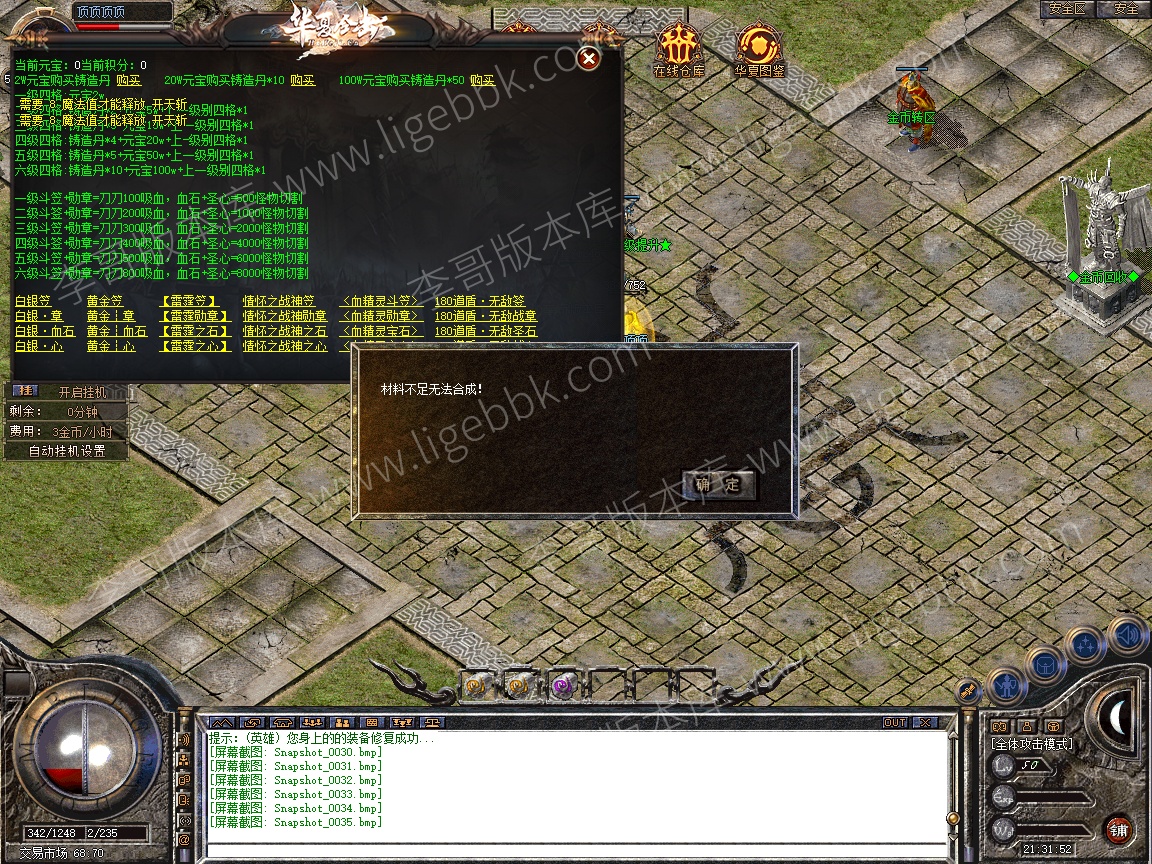This screenshot has width=1152, height=864.
Task: Select 情怀之战神之石 recipe link
Action: point(284,331)
